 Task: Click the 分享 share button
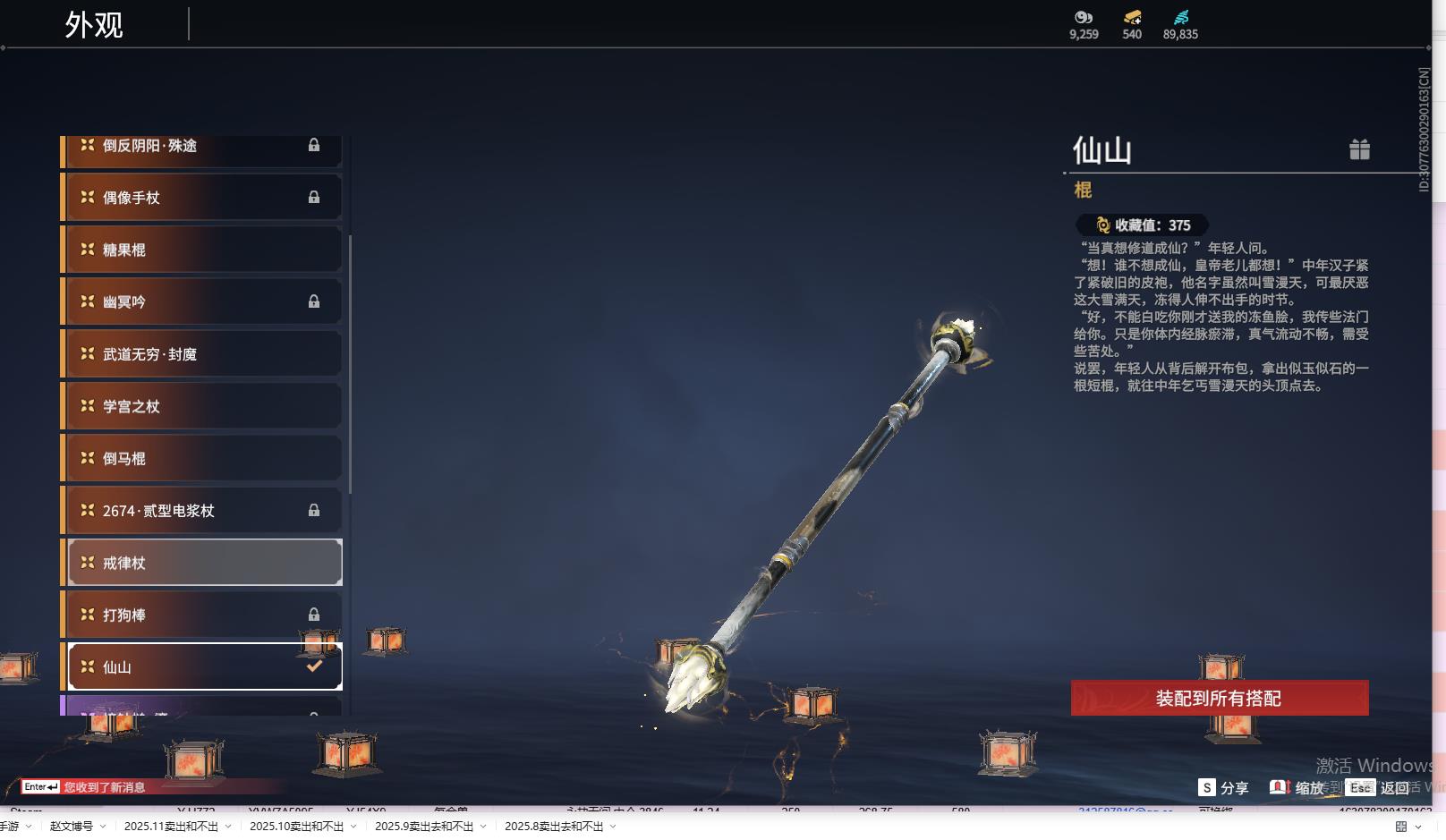[1223, 788]
